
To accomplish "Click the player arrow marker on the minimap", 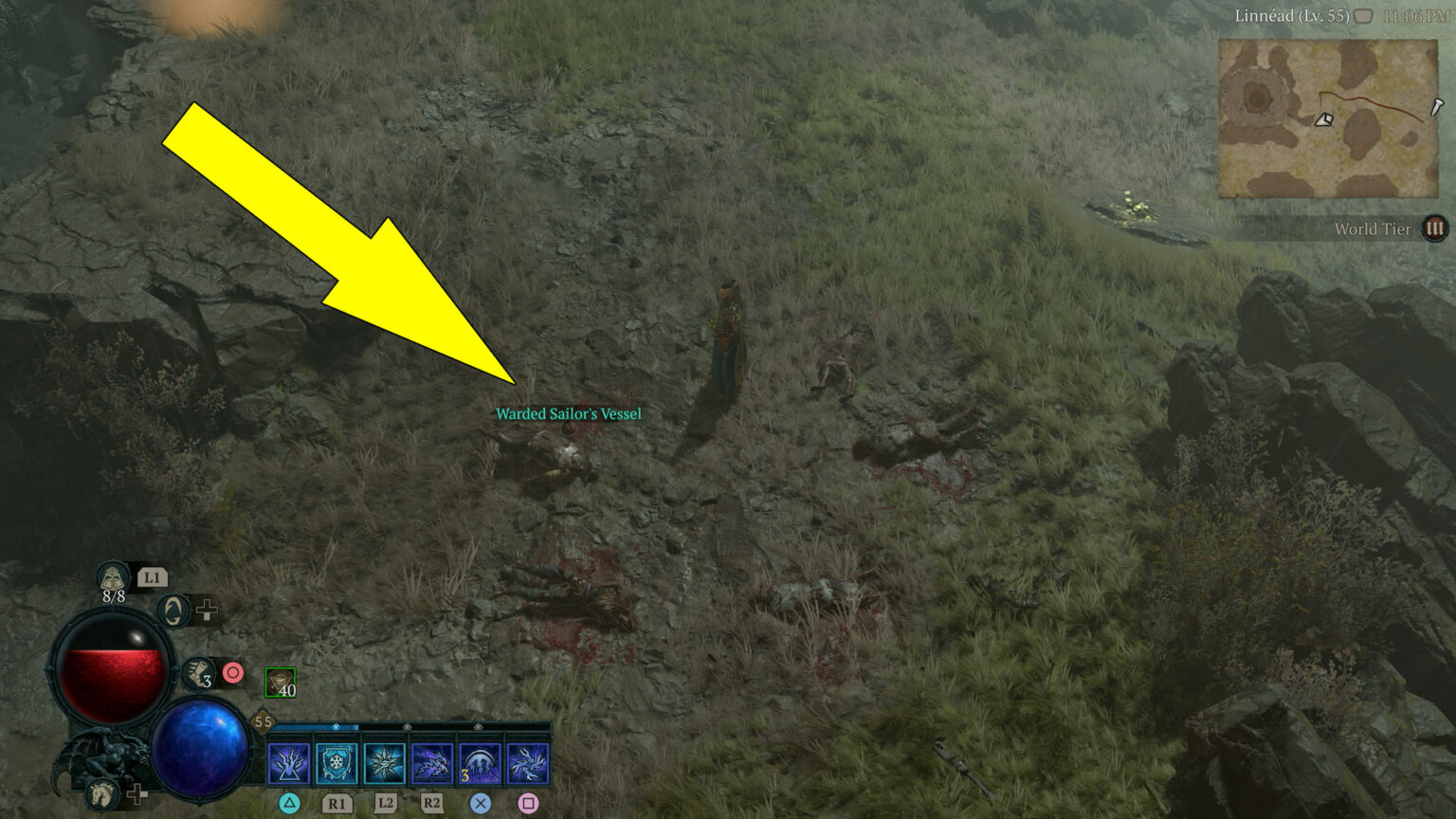I will click(1324, 120).
